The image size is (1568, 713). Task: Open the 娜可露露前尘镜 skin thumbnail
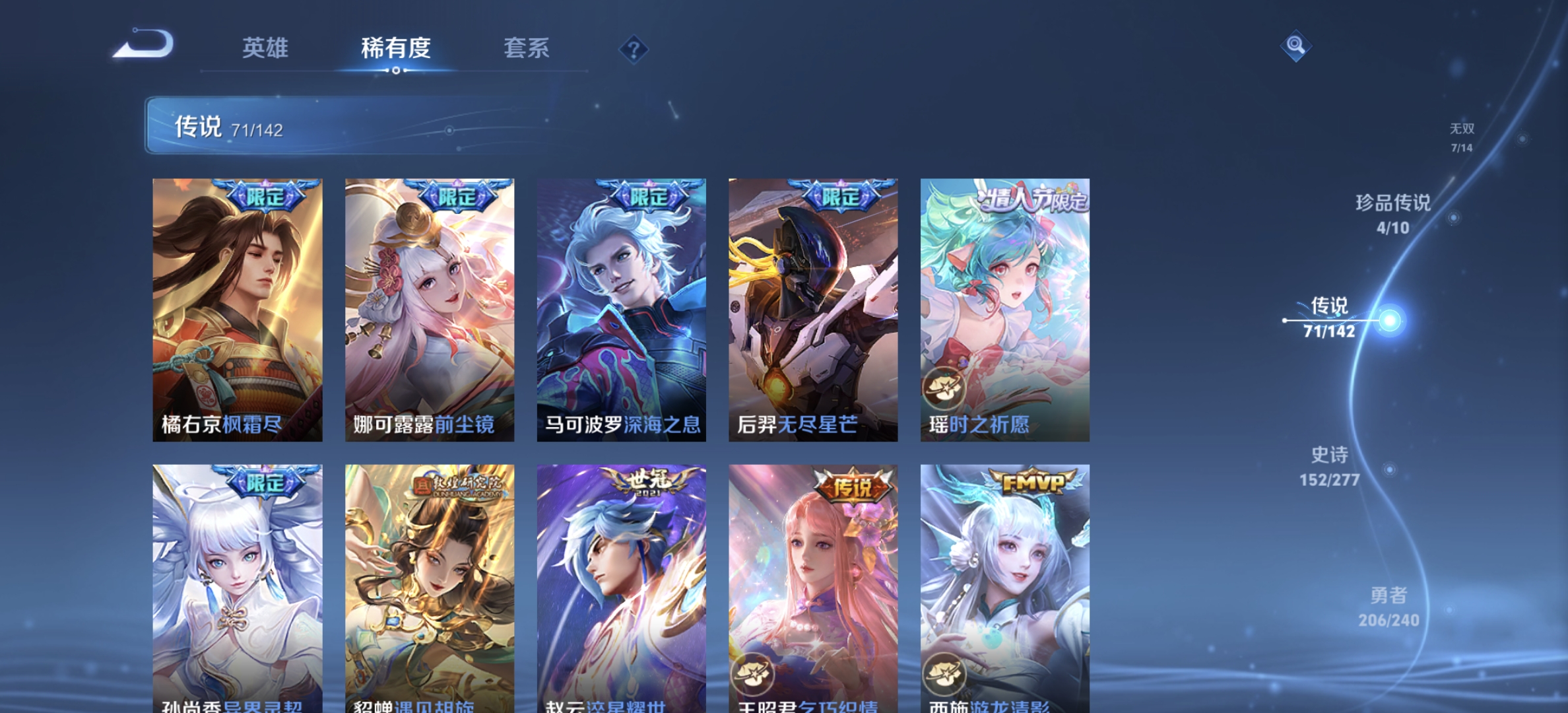[430, 310]
